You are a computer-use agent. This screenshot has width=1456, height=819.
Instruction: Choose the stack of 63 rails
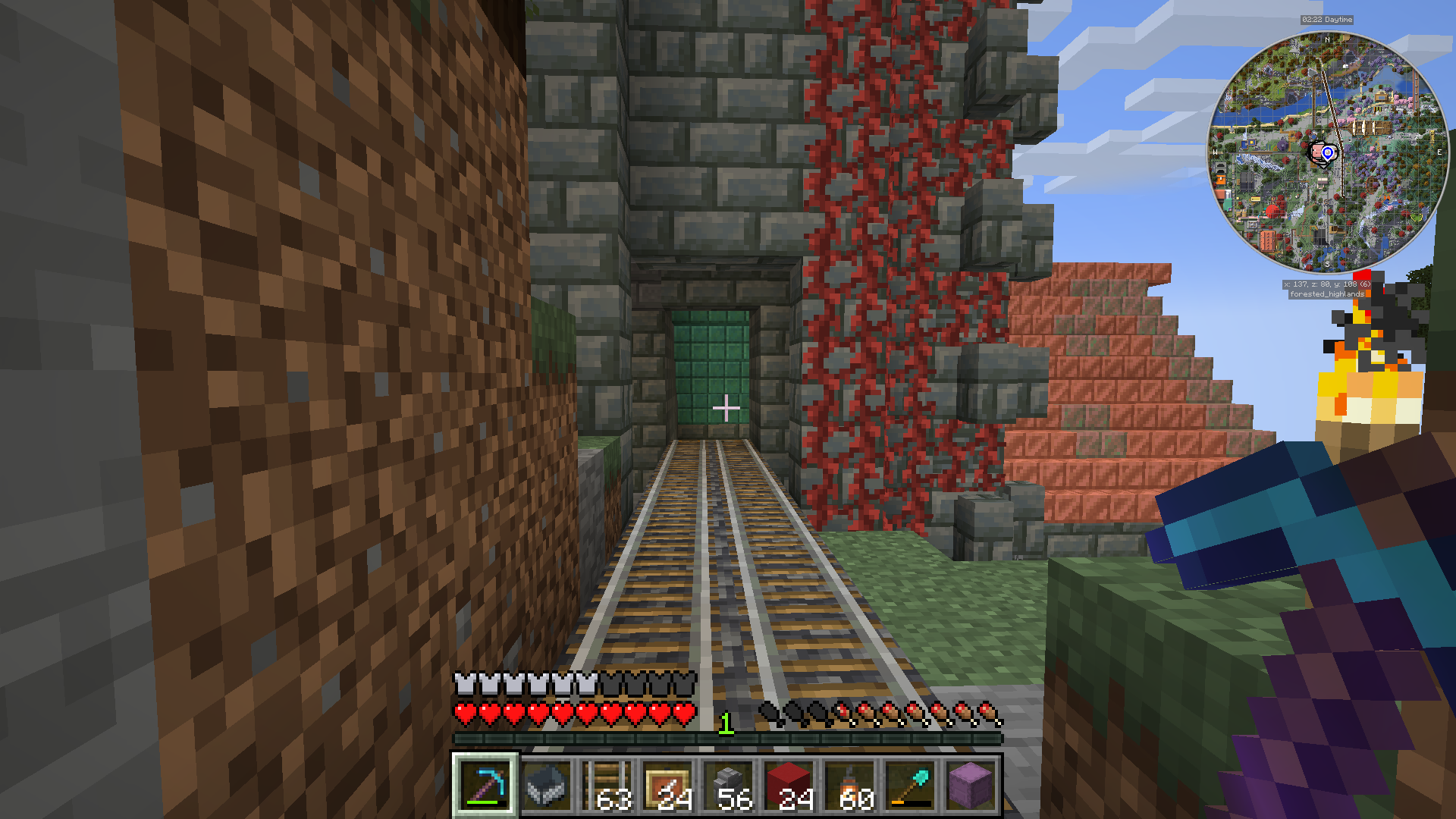607,785
